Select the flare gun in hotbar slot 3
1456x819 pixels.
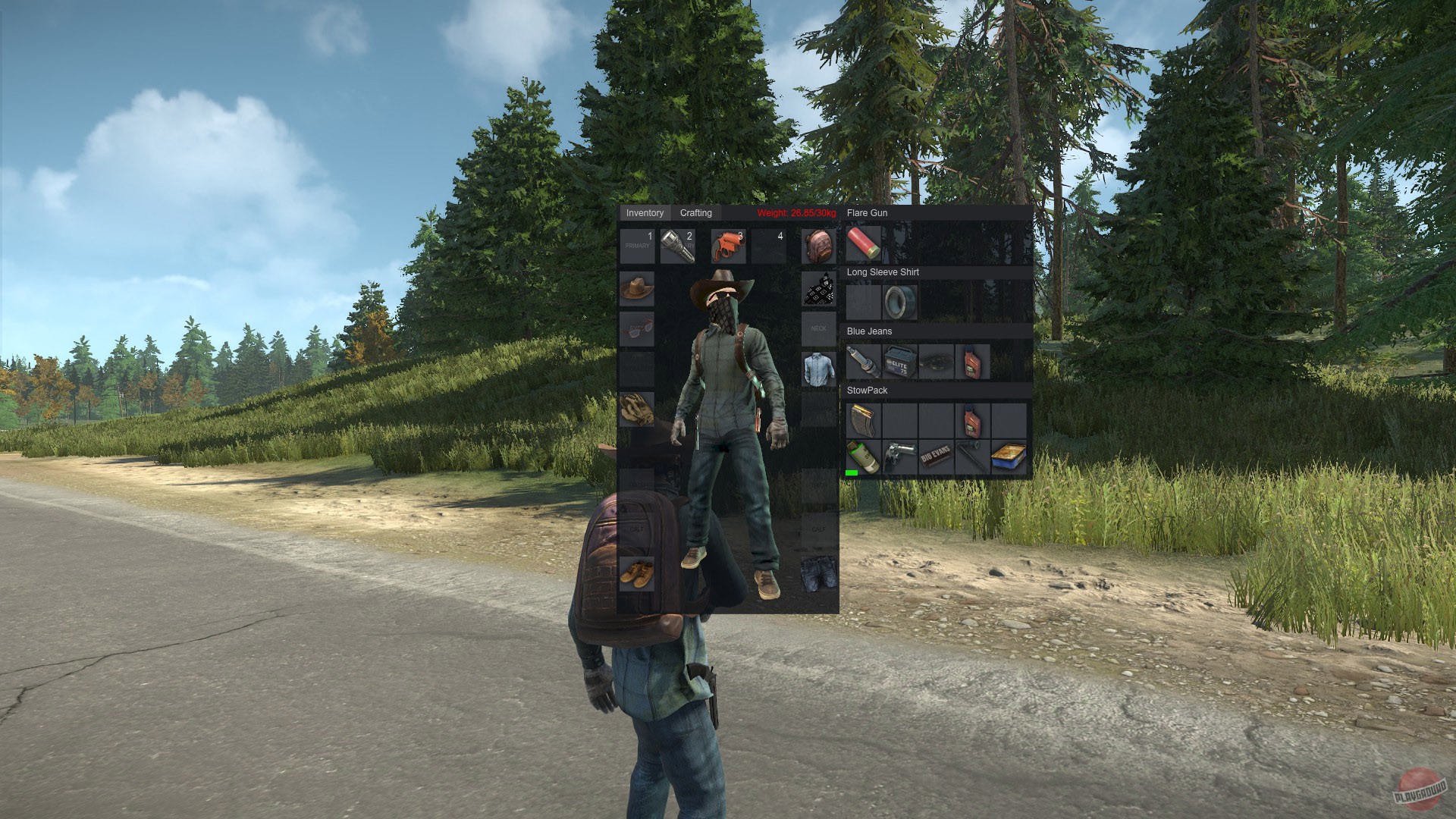727,246
